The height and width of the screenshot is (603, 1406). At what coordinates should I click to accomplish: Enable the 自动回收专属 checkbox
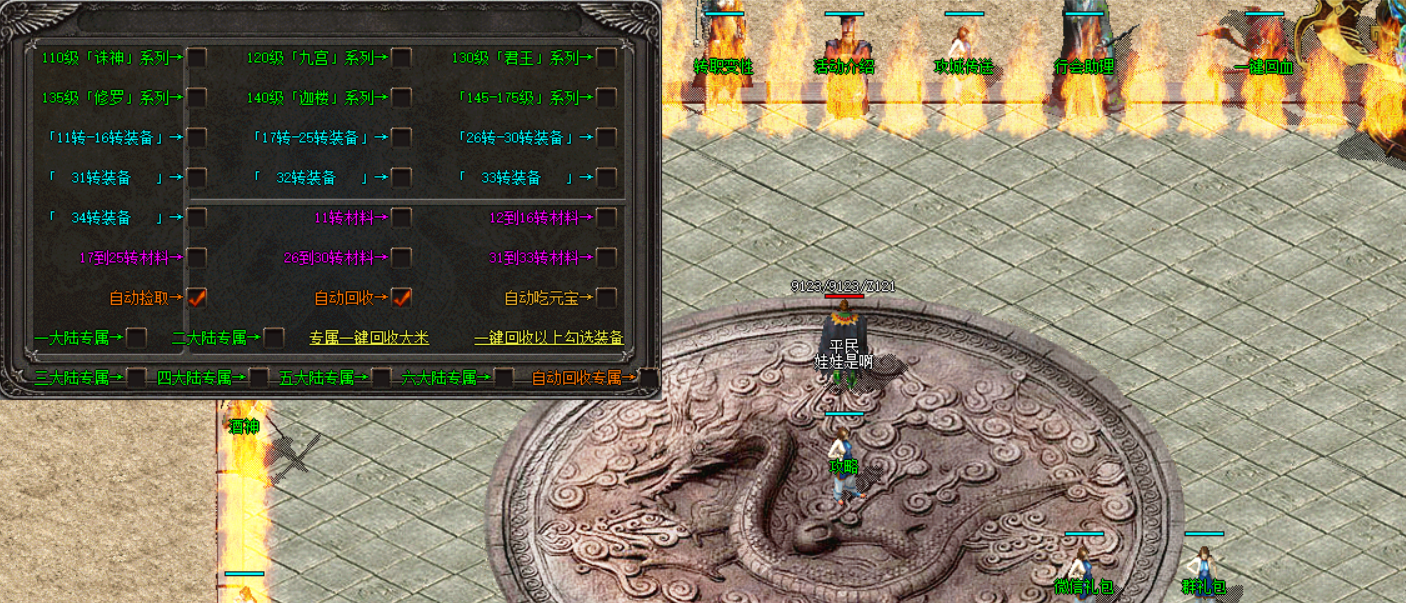click(x=648, y=378)
